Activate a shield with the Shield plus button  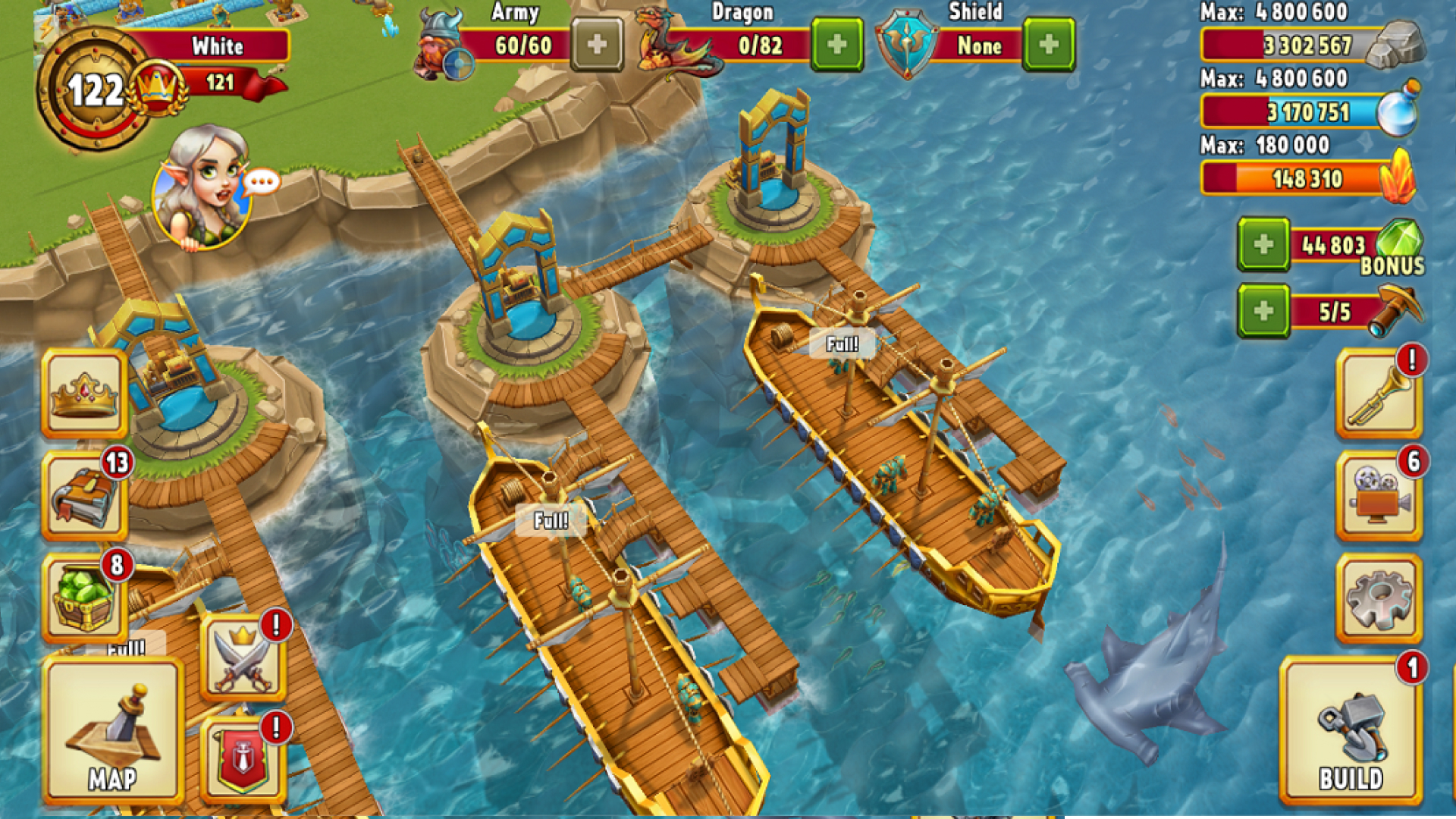pos(1050,45)
